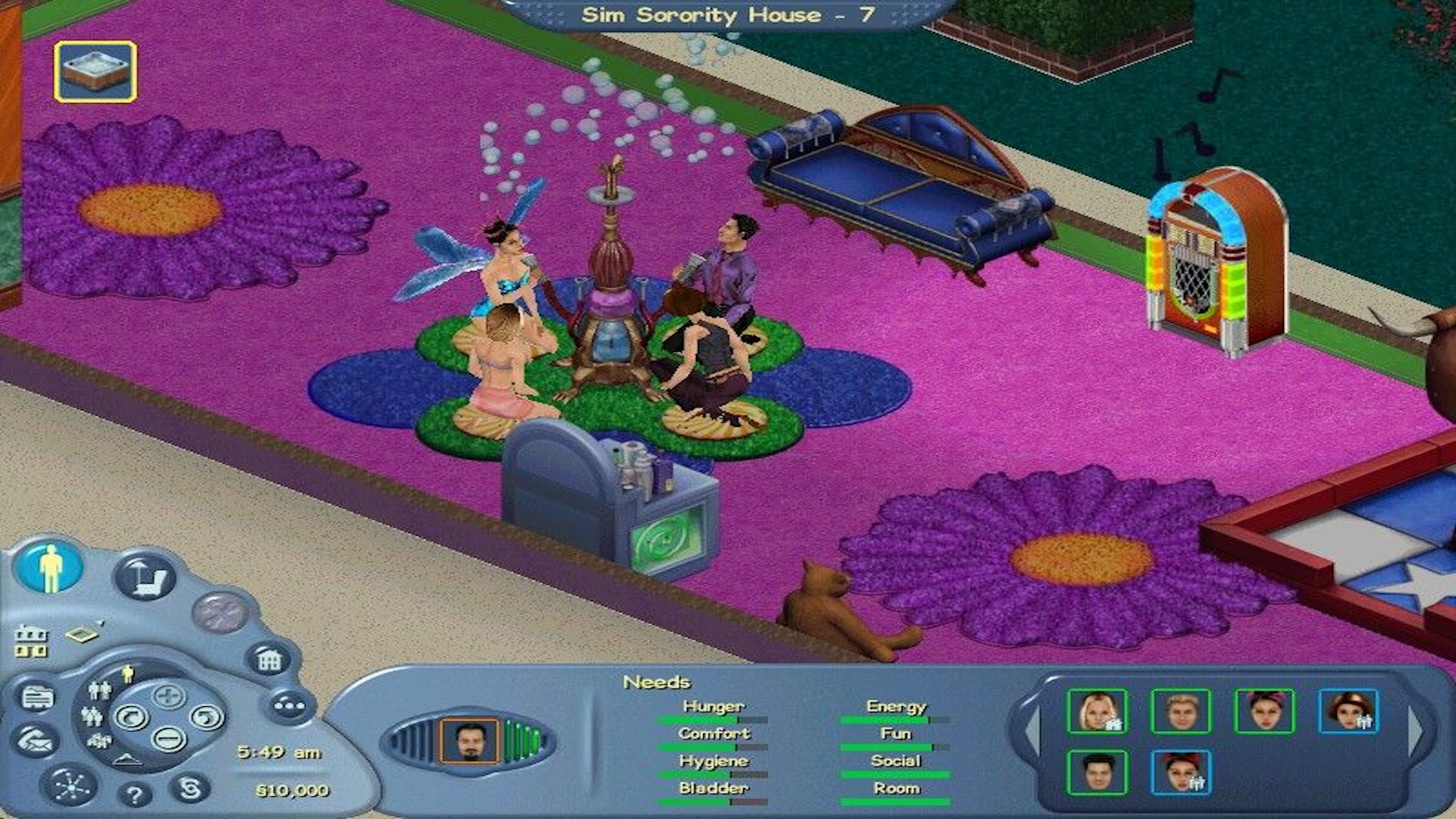
Task: Open Buy mode with the chair icon
Action: coord(146,577)
